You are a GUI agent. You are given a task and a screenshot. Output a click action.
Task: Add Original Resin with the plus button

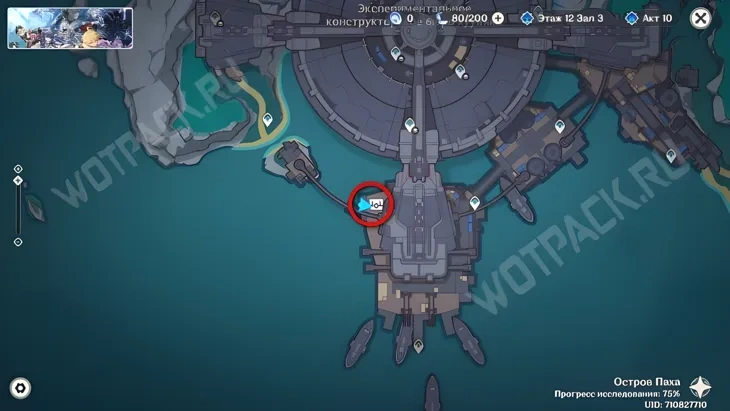point(497,18)
